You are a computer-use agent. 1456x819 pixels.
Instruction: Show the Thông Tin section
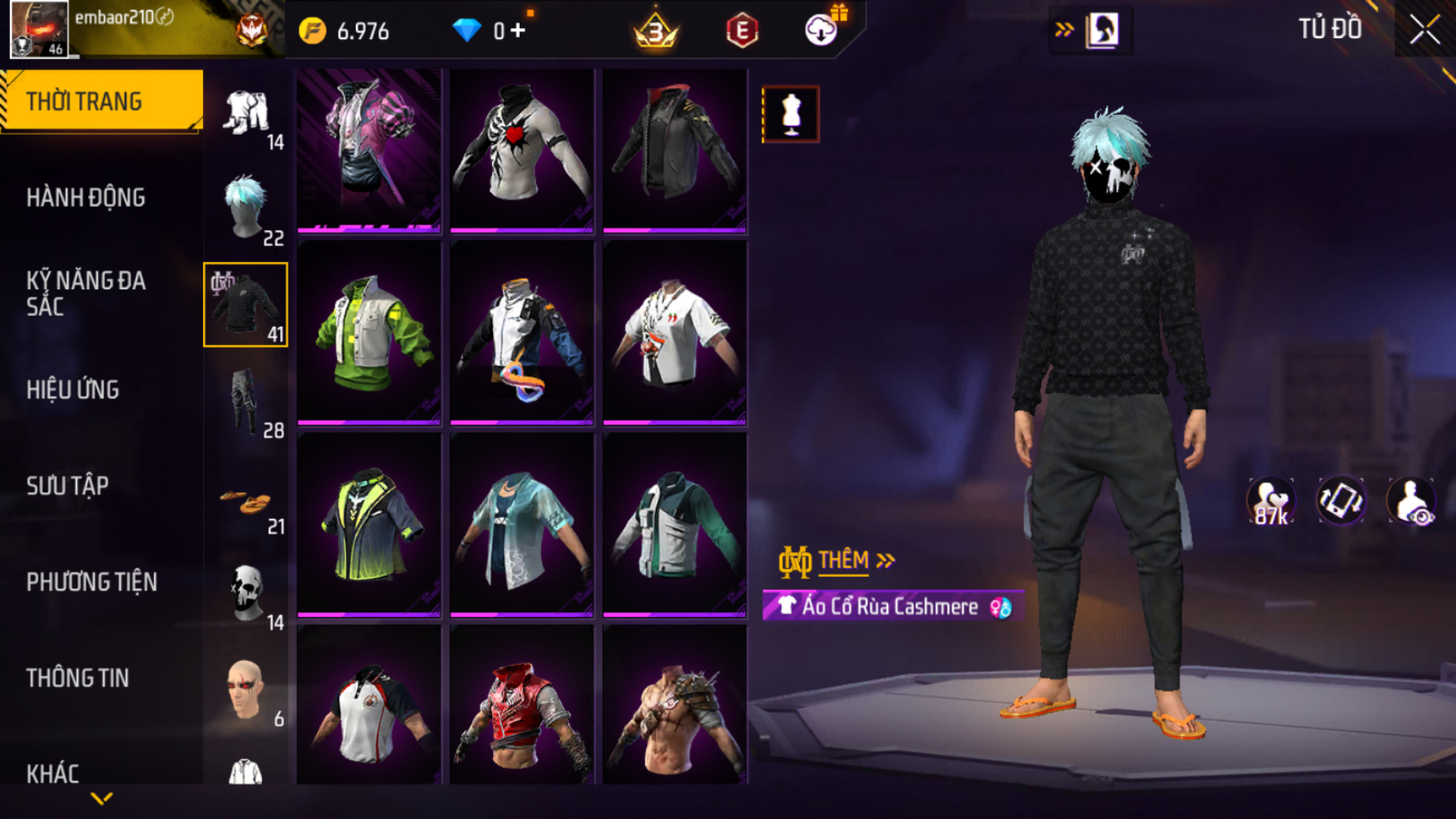(x=77, y=678)
